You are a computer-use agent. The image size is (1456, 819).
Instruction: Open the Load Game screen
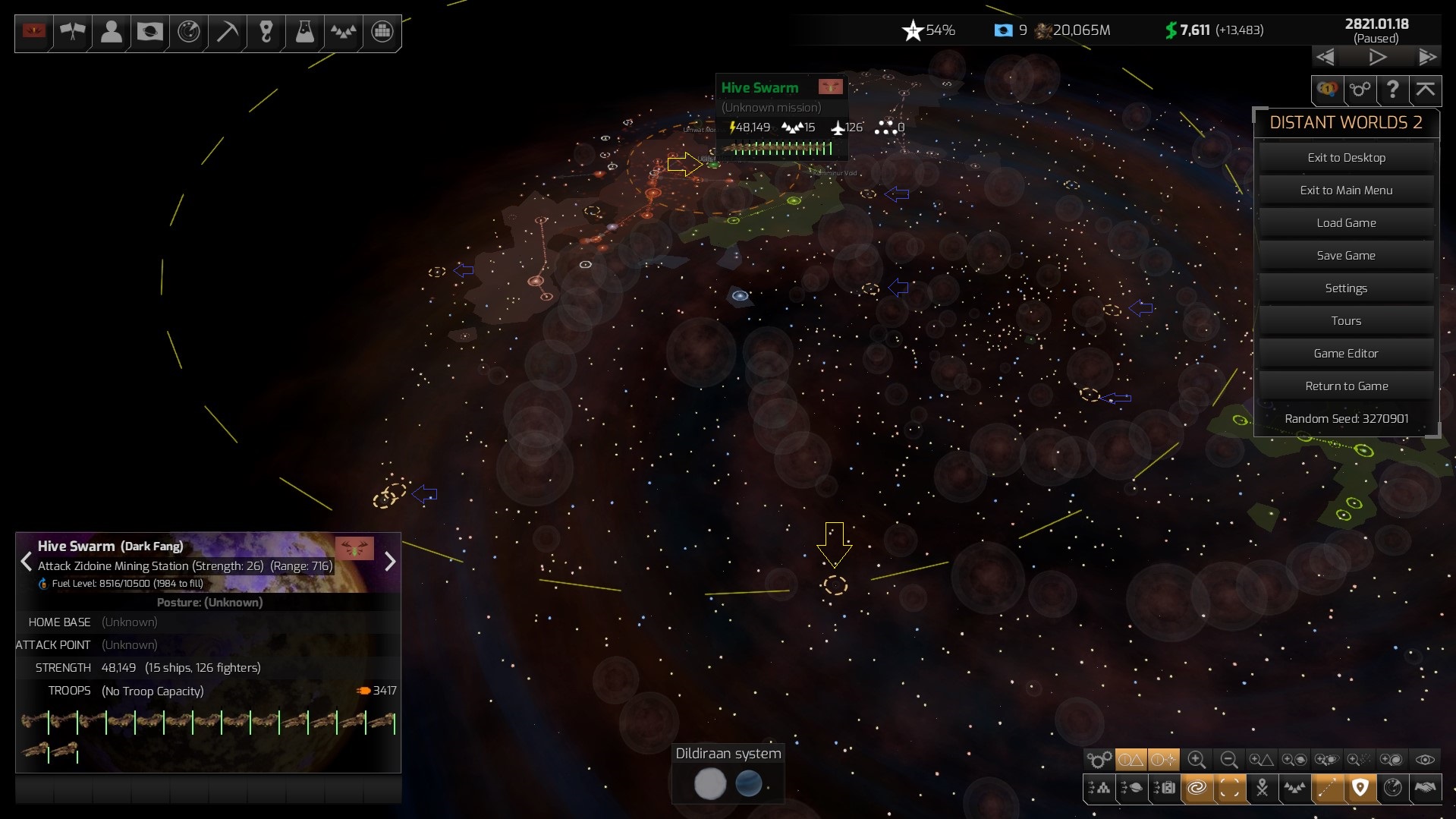pos(1346,223)
